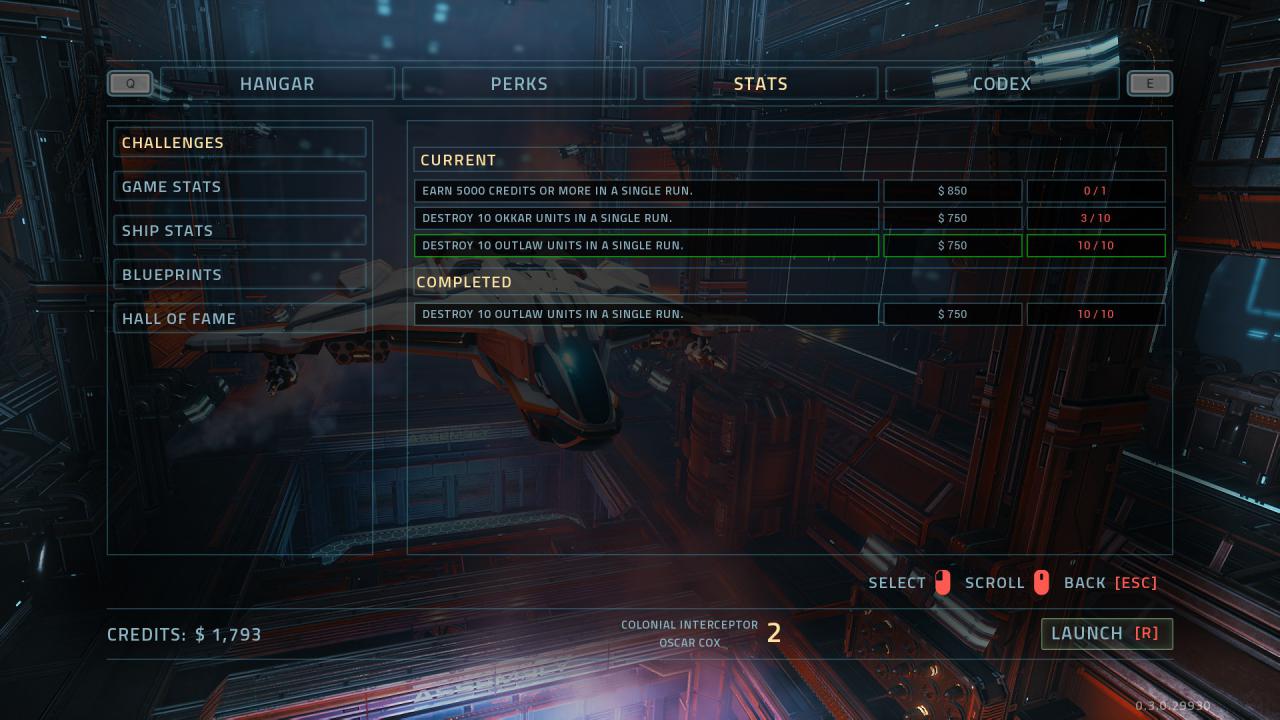Click the Launch button
This screenshot has height=720, width=1280.
tap(1106, 634)
